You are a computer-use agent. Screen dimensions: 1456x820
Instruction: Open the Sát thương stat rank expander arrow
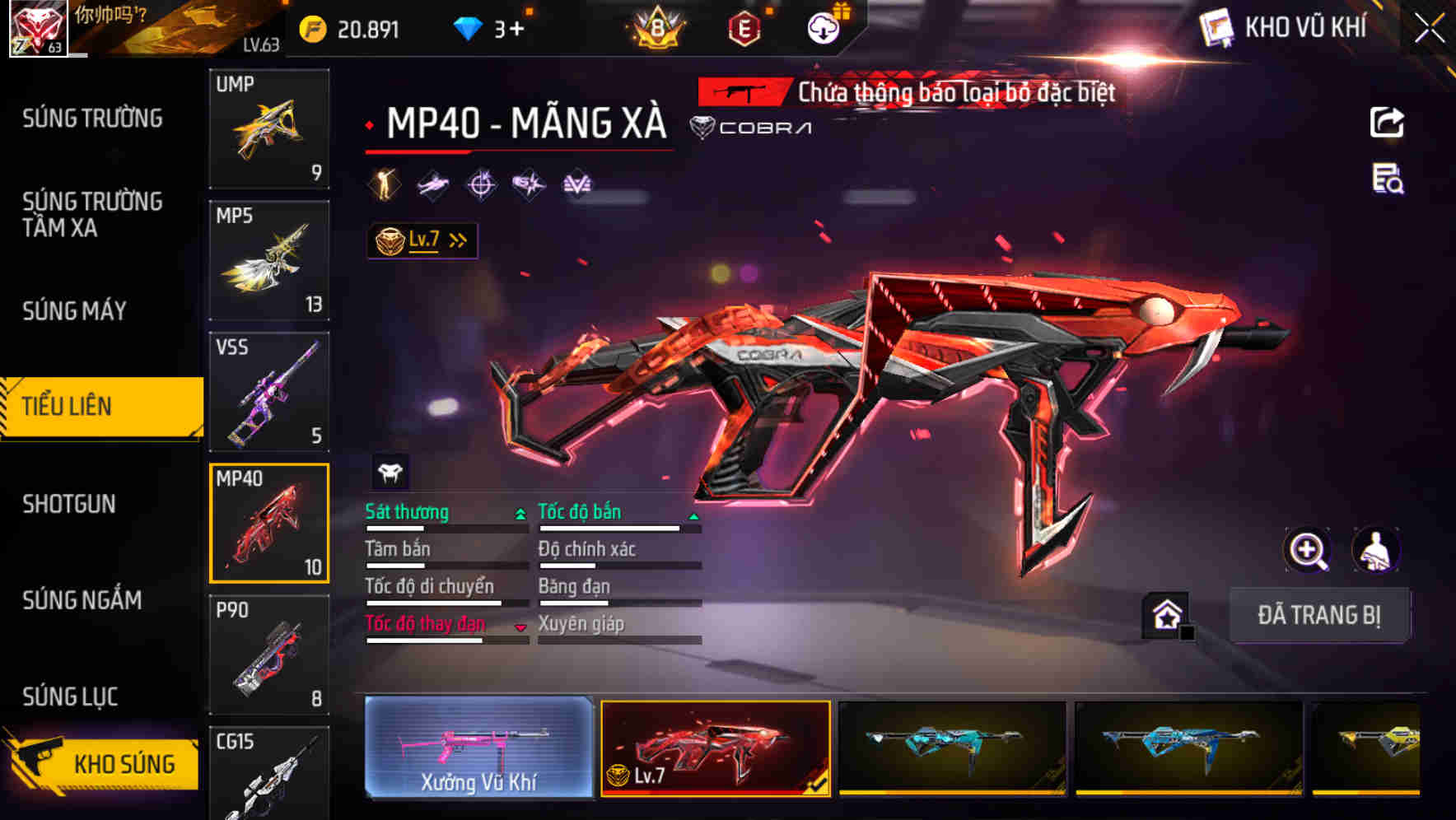(520, 512)
